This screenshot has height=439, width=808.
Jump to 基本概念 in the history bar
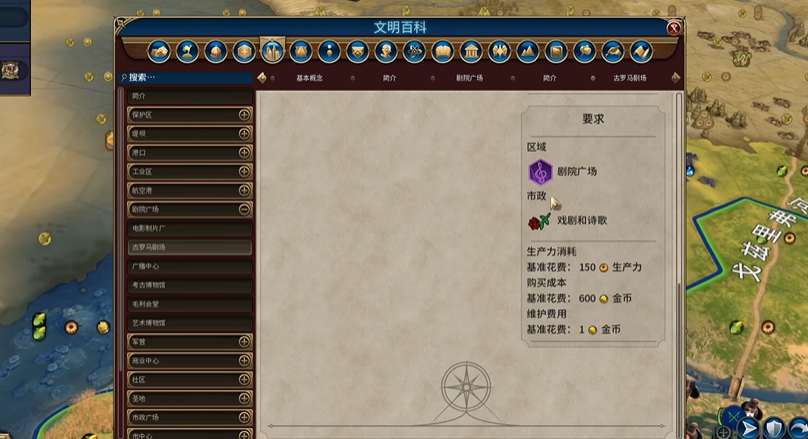[x=314, y=78]
